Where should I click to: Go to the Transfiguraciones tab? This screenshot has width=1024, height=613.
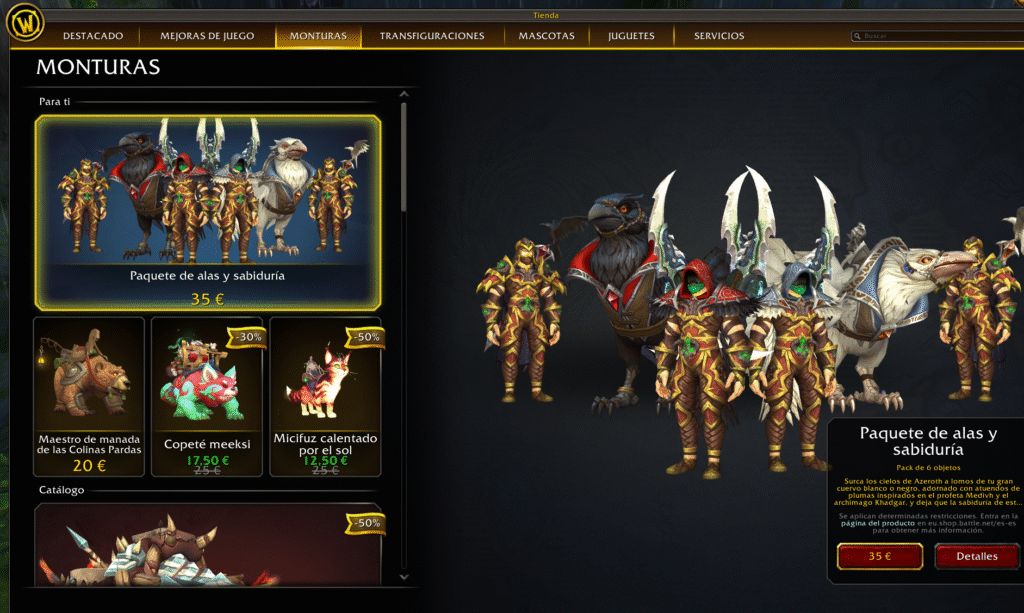(x=432, y=36)
